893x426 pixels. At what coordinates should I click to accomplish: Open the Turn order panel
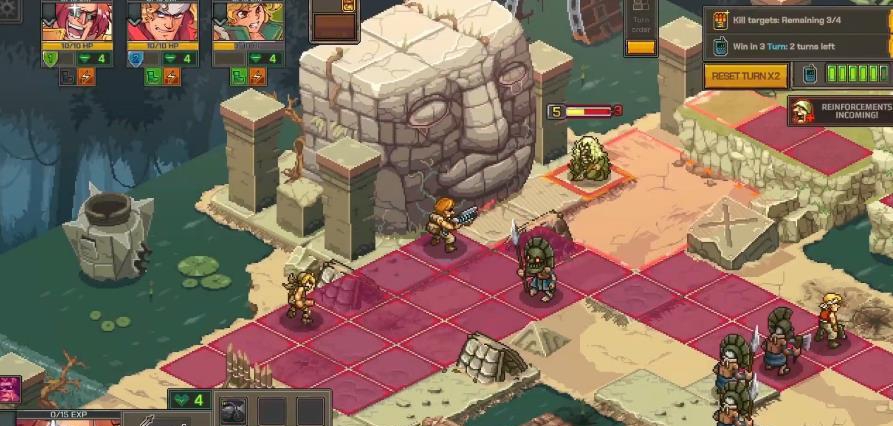click(641, 28)
